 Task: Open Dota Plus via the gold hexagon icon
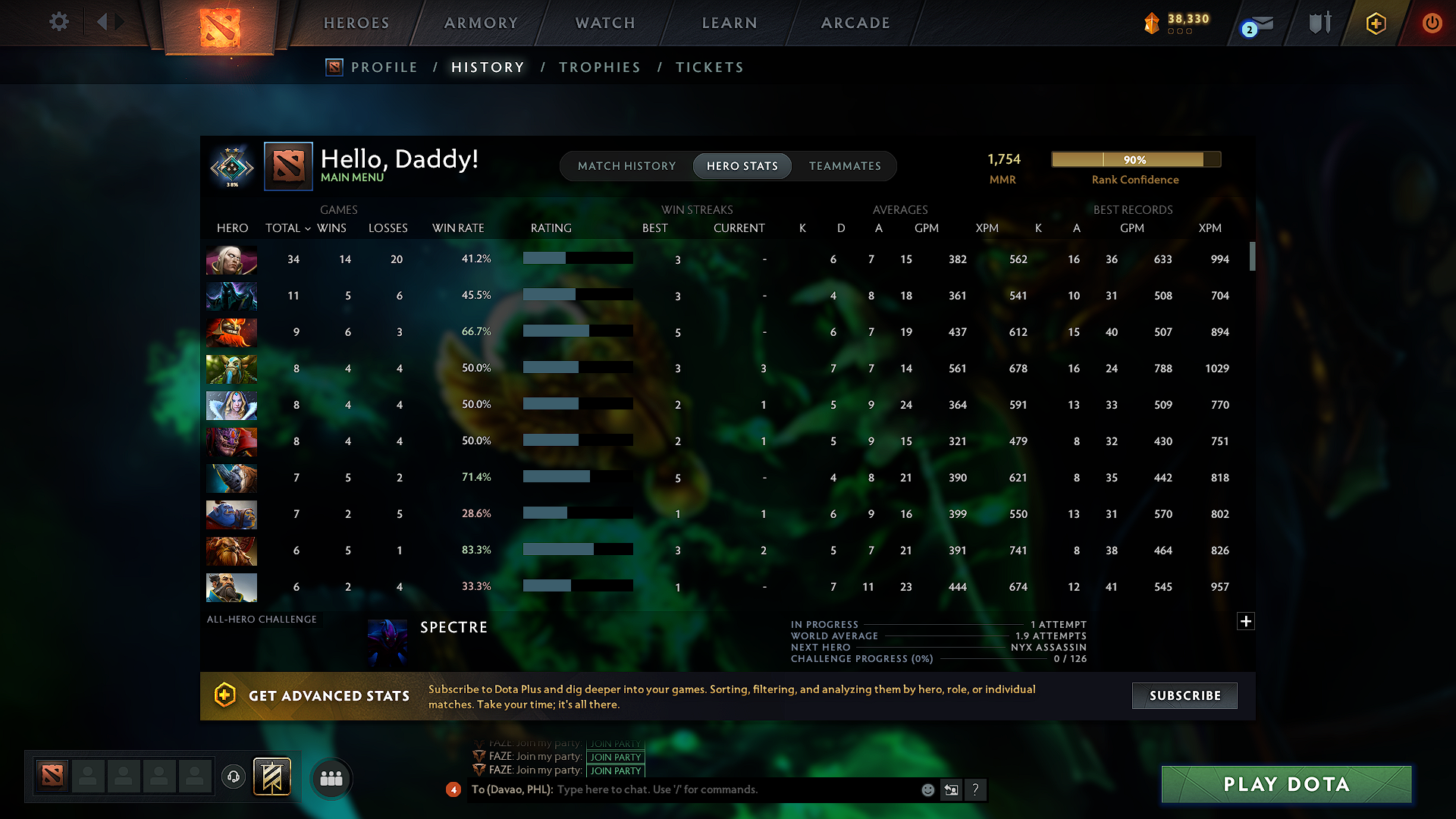coord(1376,23)
